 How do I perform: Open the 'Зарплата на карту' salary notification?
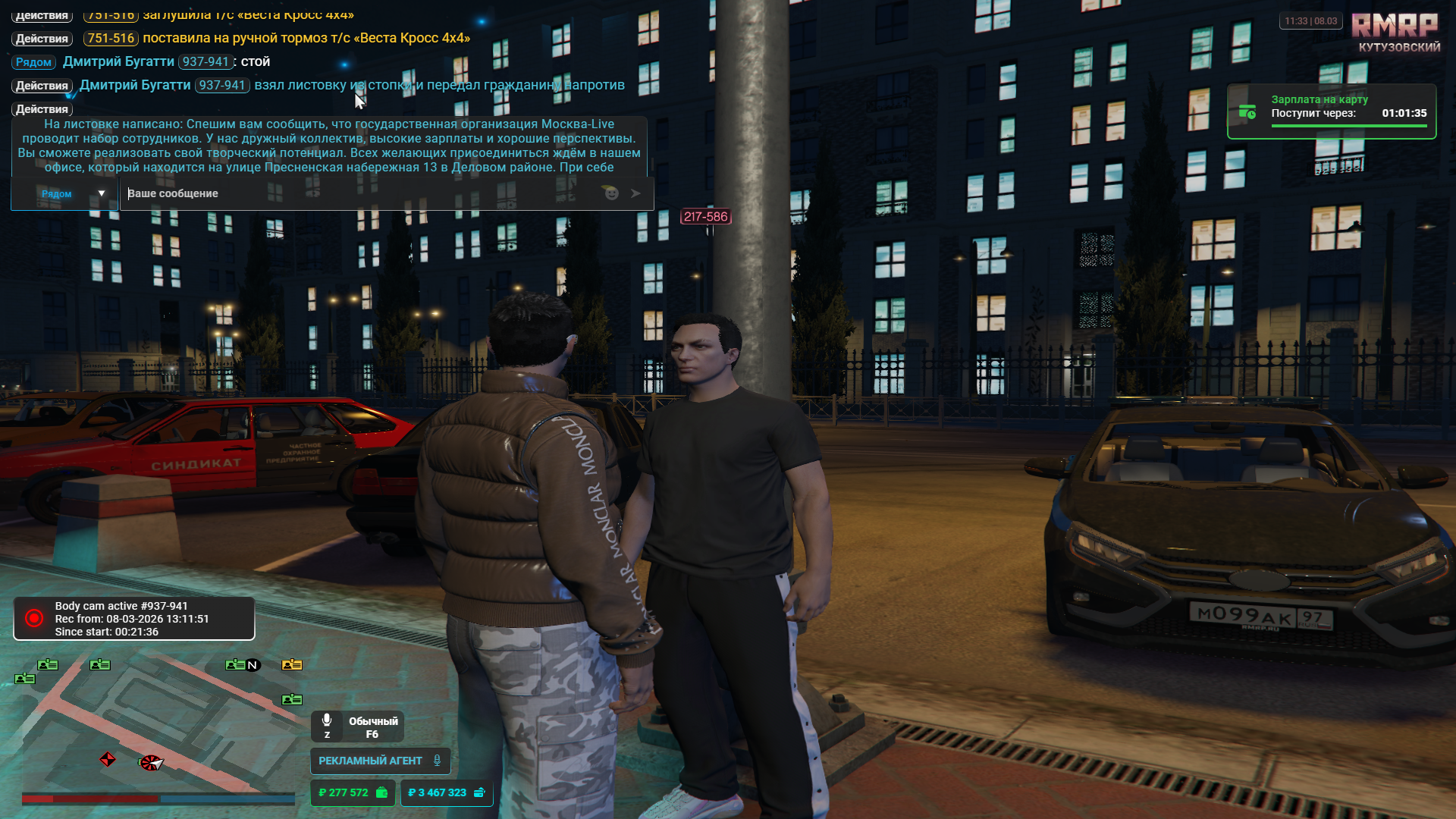[x=1331, y=111]
